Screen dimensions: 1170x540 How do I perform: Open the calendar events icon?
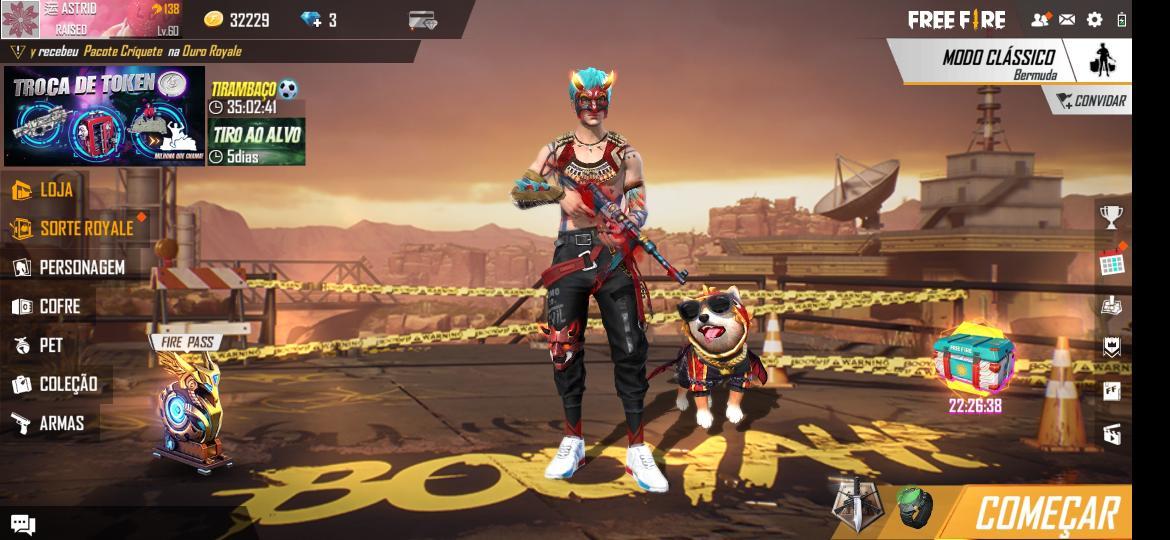(x=1112, y=262)
